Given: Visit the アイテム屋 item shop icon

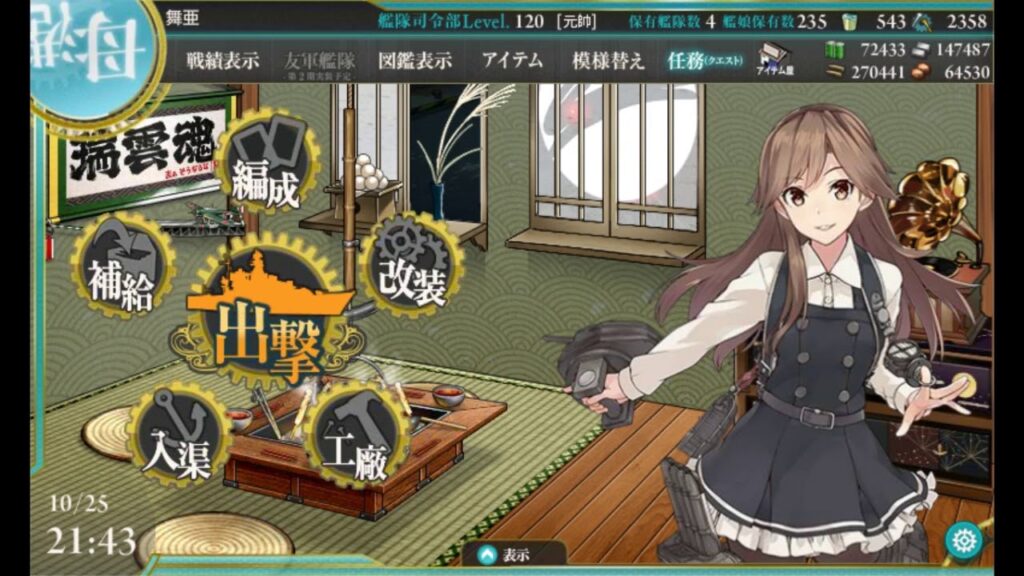Looking at the screenshot, I should pos(776,62).
